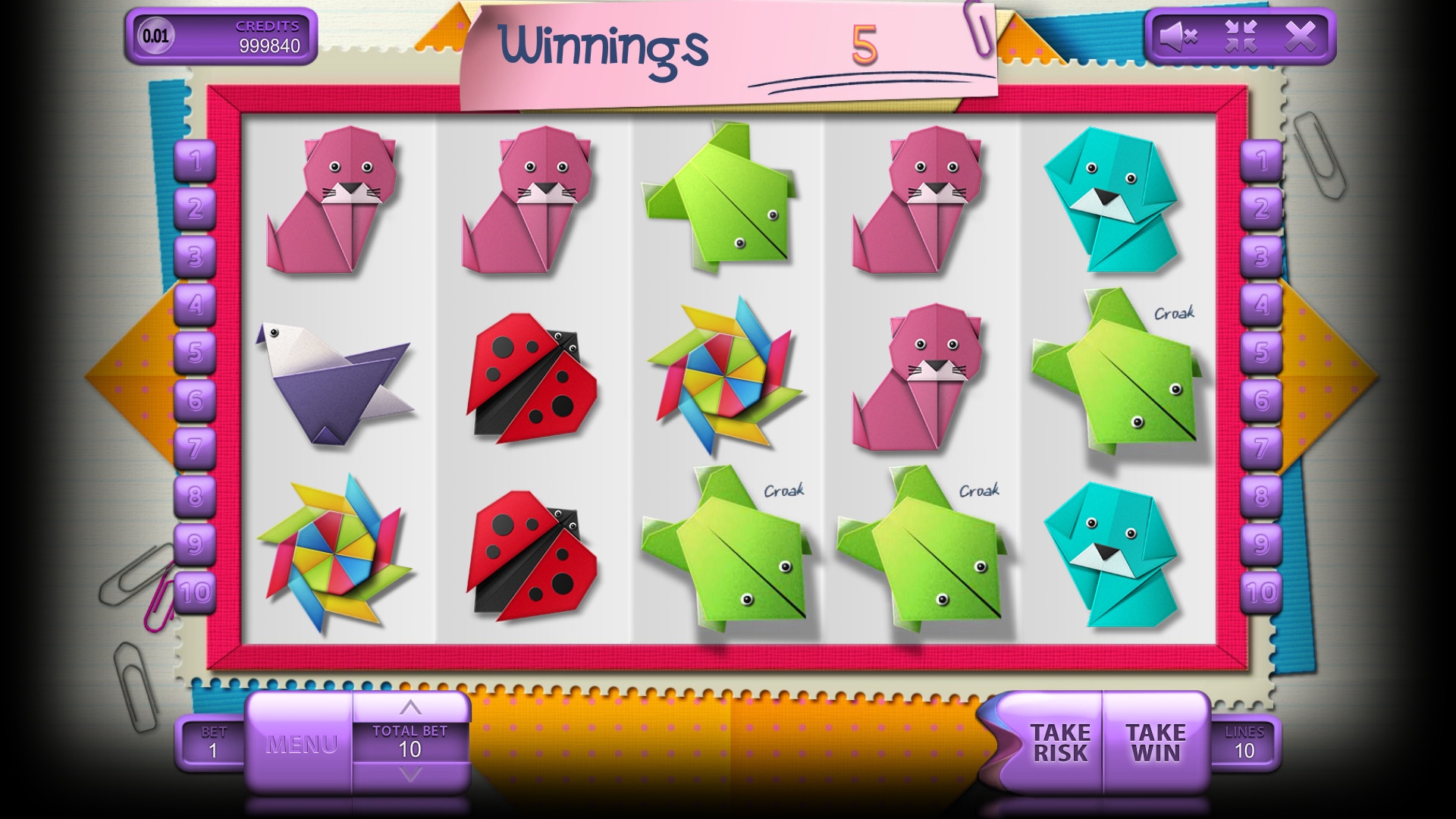Image resolution: width=1456 pixels, height=819 pixels.
Task: Select payline 1 on the left side
Action: click(x=196, y=161)
